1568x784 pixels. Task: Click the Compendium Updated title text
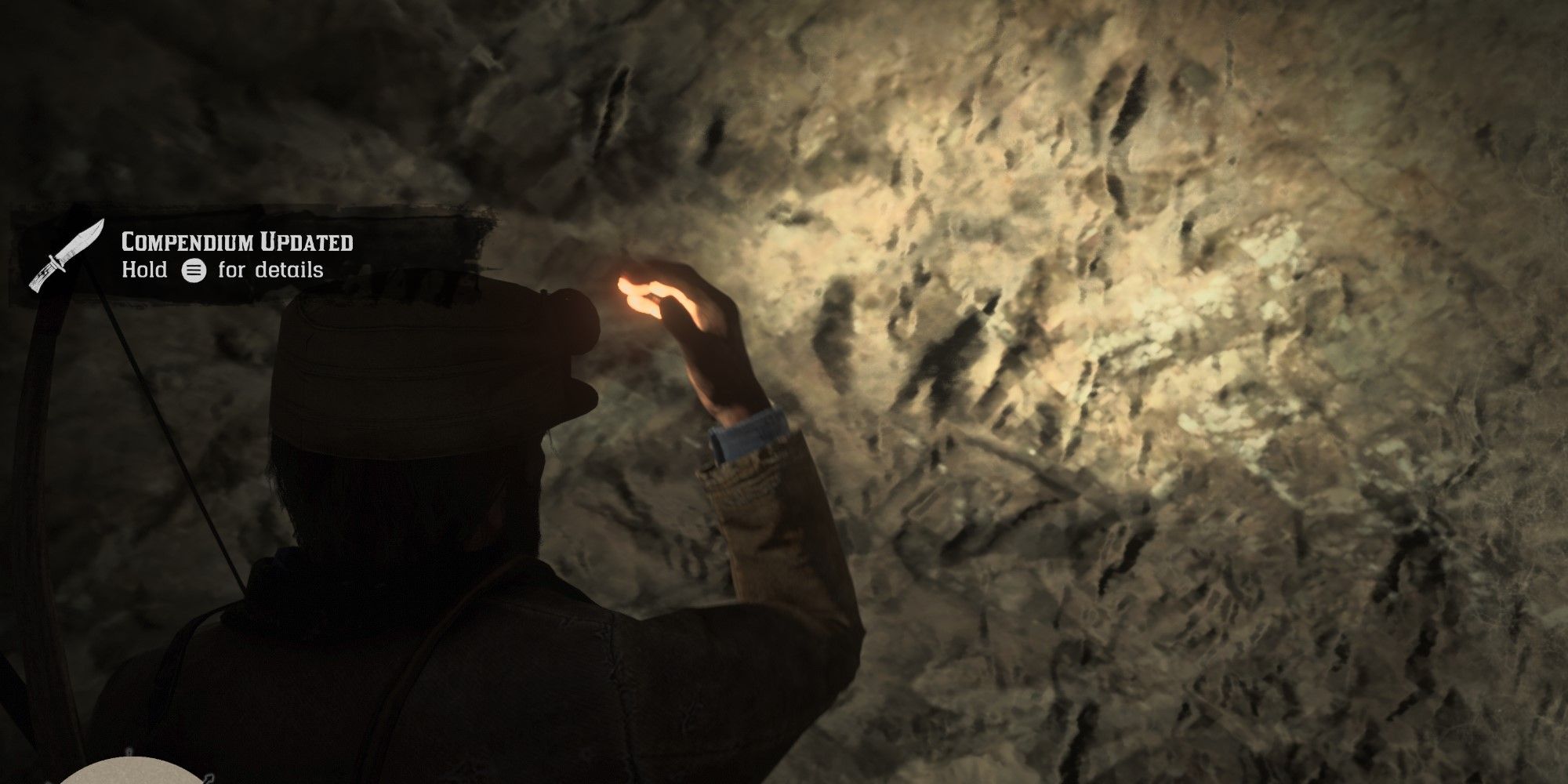(238, 241)
